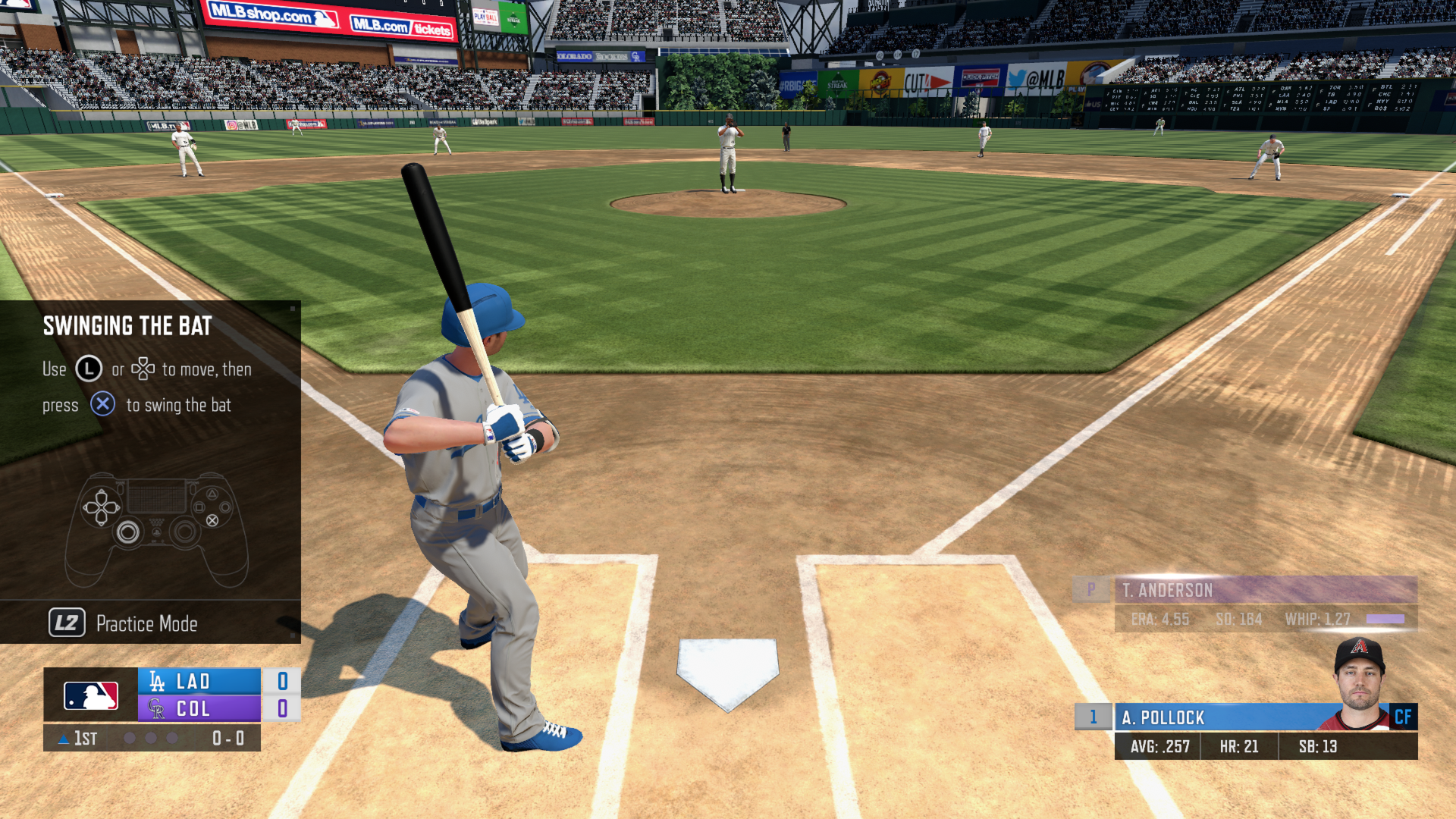Viewport: 1456px width, 819px height.
Task: Click the MLB logo on the scoreboard
Action: tap(89, 693)
